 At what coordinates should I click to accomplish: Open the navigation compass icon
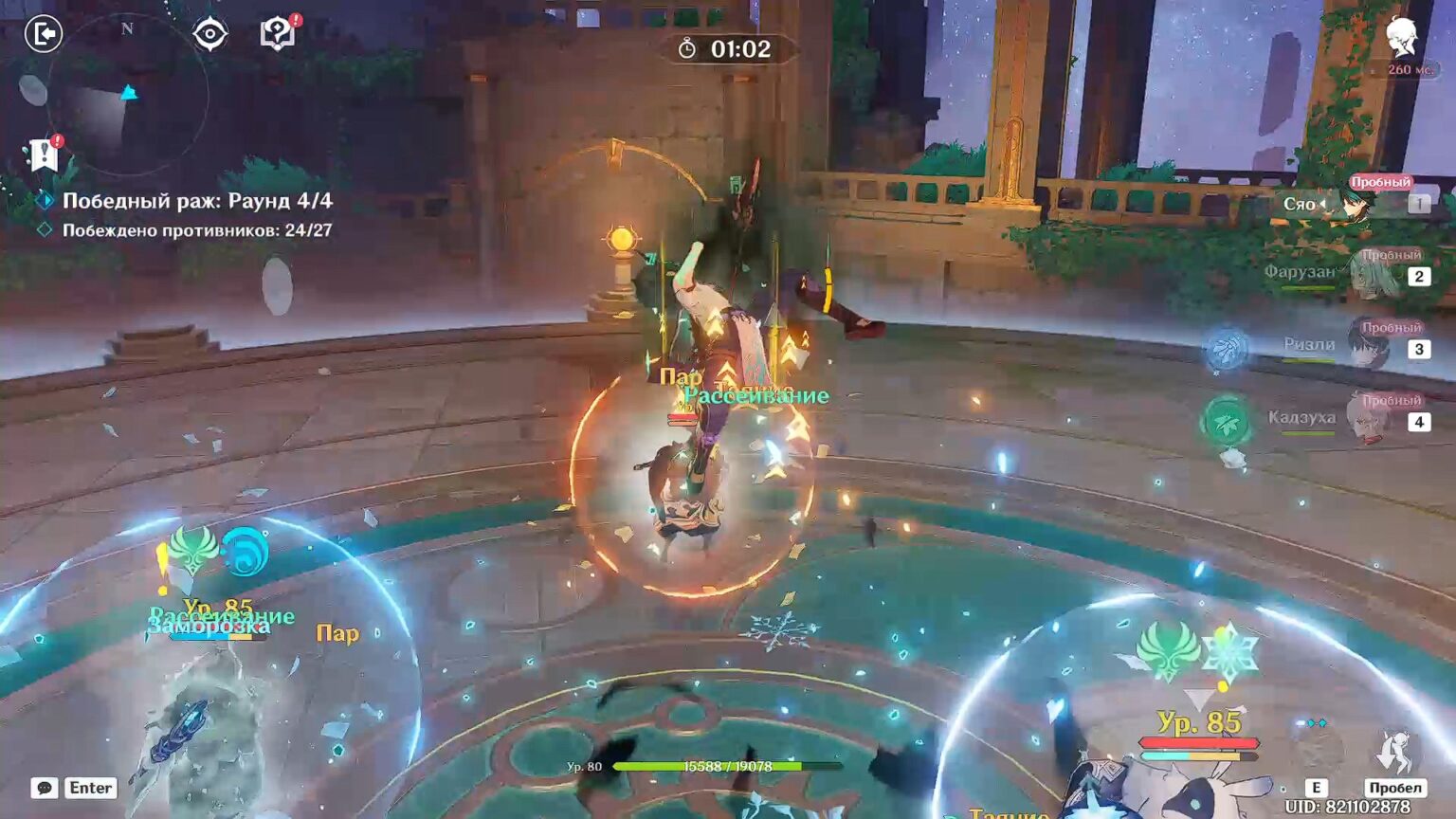tap(209, 32)
